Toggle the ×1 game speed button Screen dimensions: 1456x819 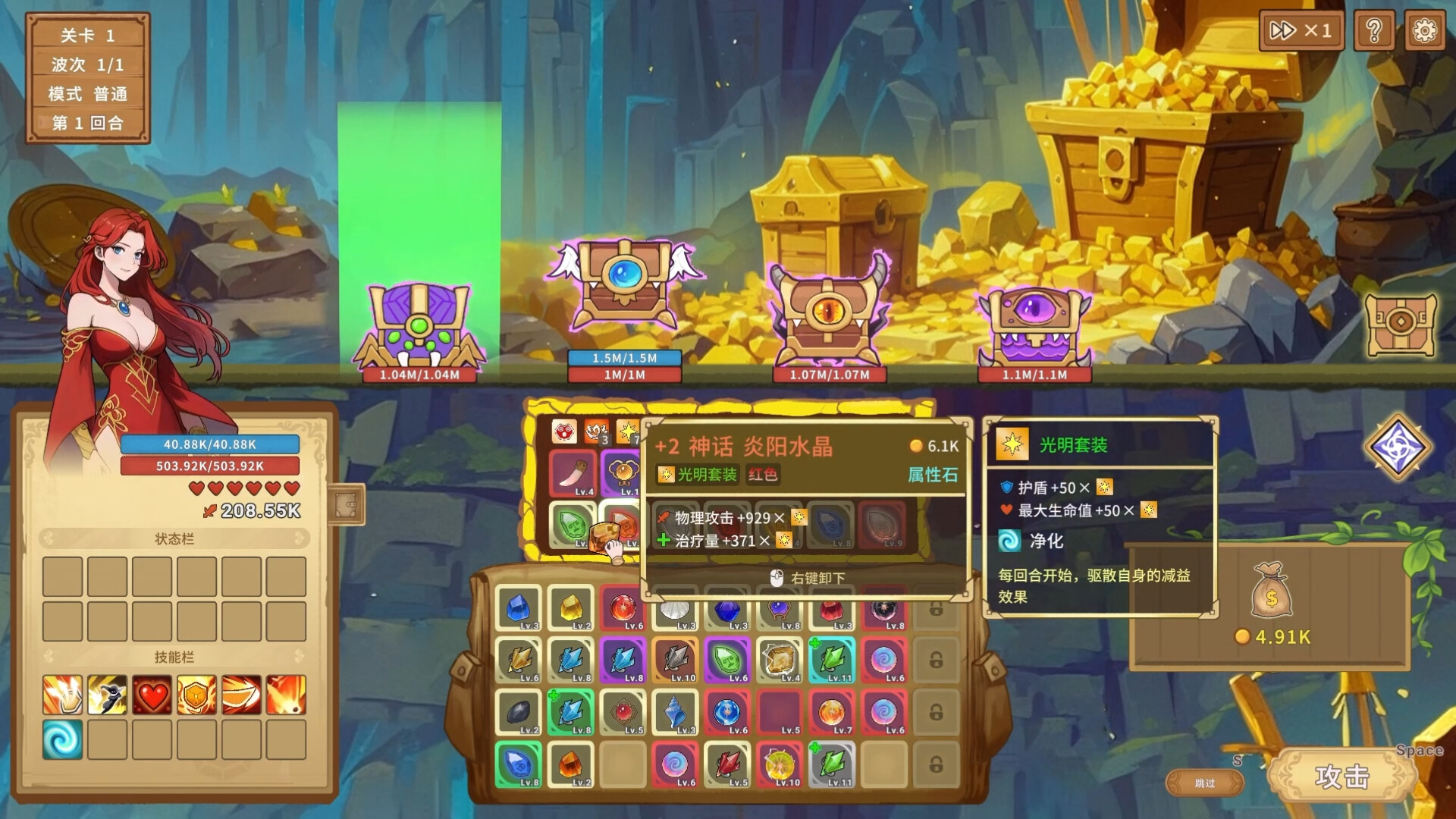coord(1301,30)
